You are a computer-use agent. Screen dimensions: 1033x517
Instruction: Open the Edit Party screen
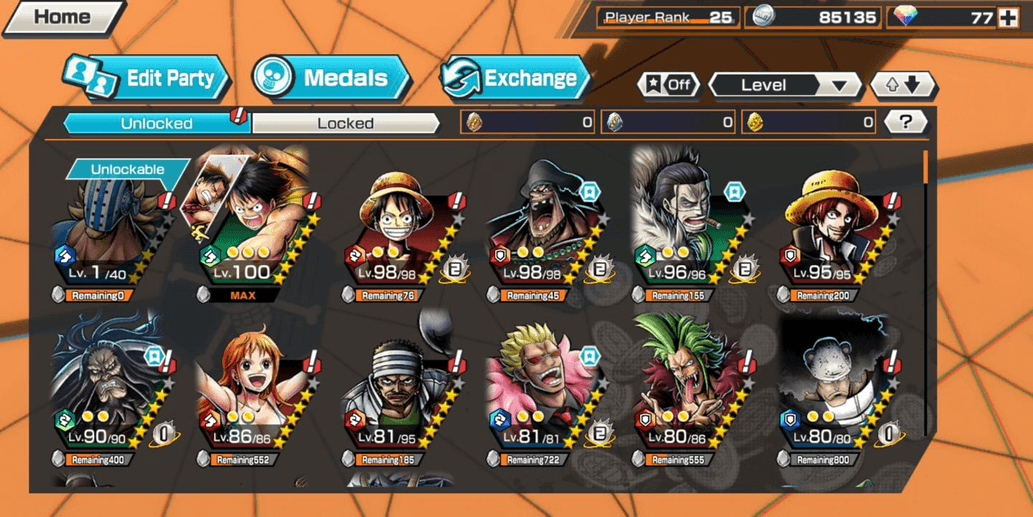(147, 78)
